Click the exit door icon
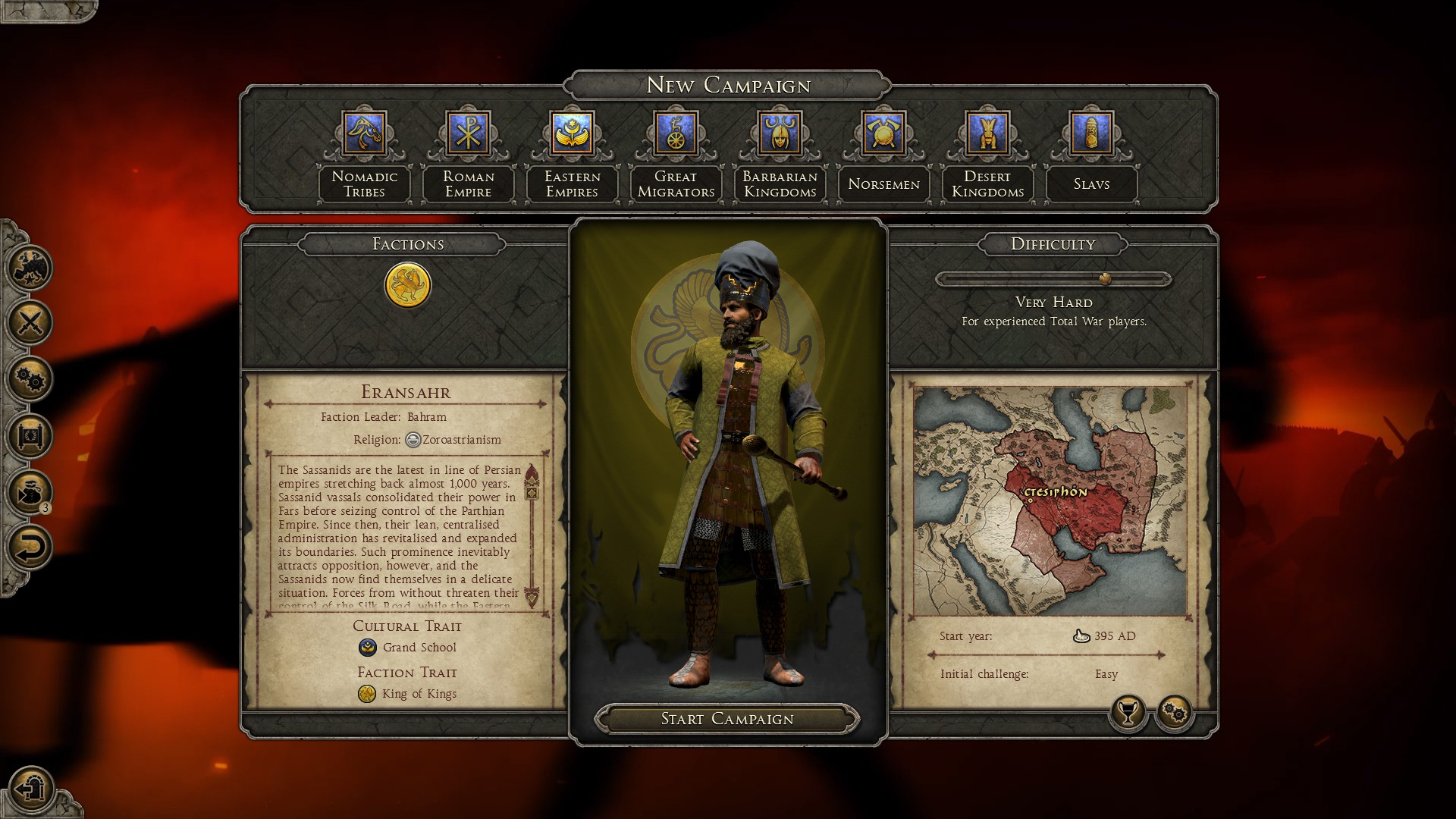Image resolution: width=1456 pixels, height=819 pixels. pos(32,789)
